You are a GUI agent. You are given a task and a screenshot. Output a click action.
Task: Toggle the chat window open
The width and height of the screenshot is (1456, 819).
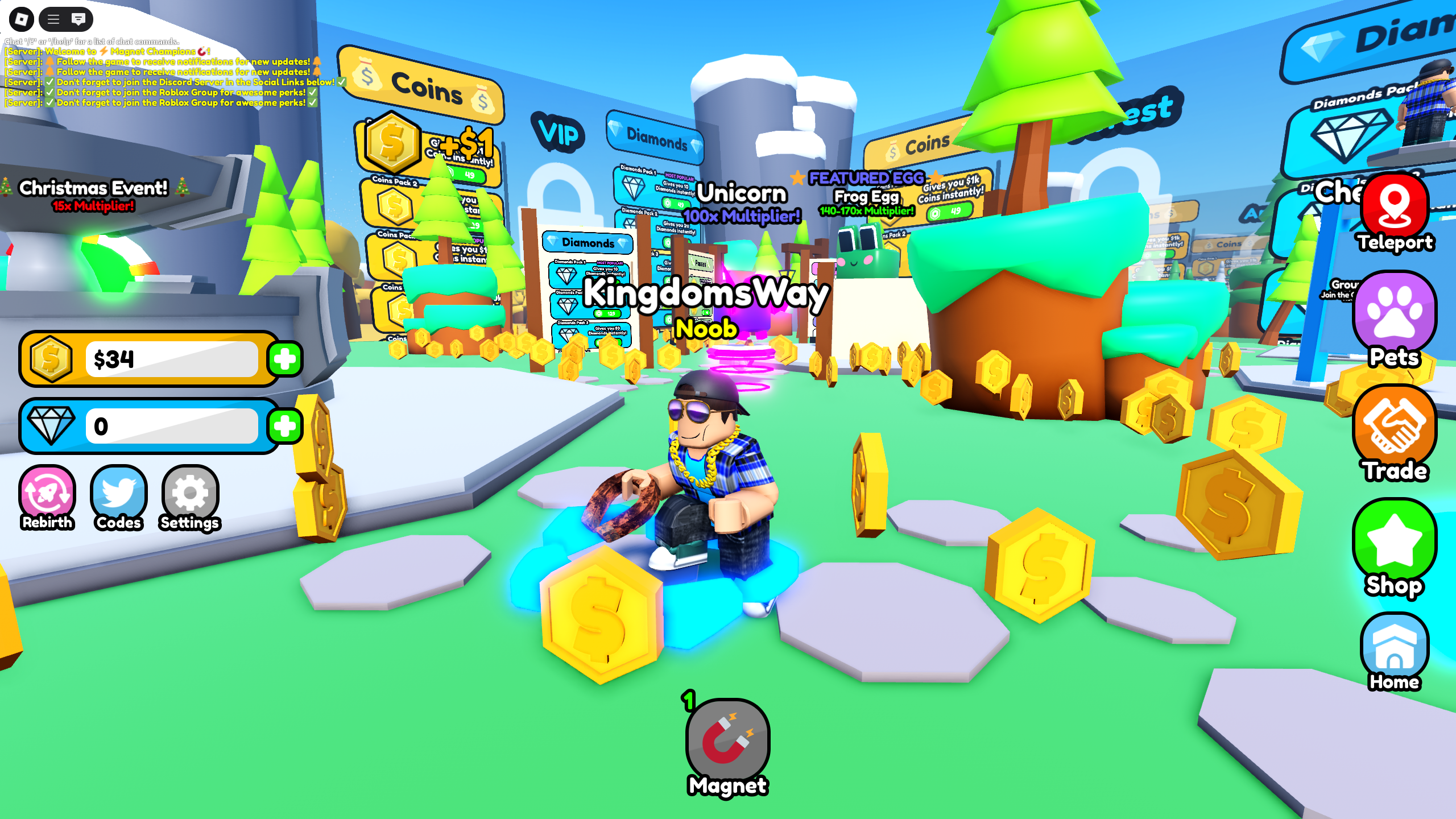[x=77, y=19]
